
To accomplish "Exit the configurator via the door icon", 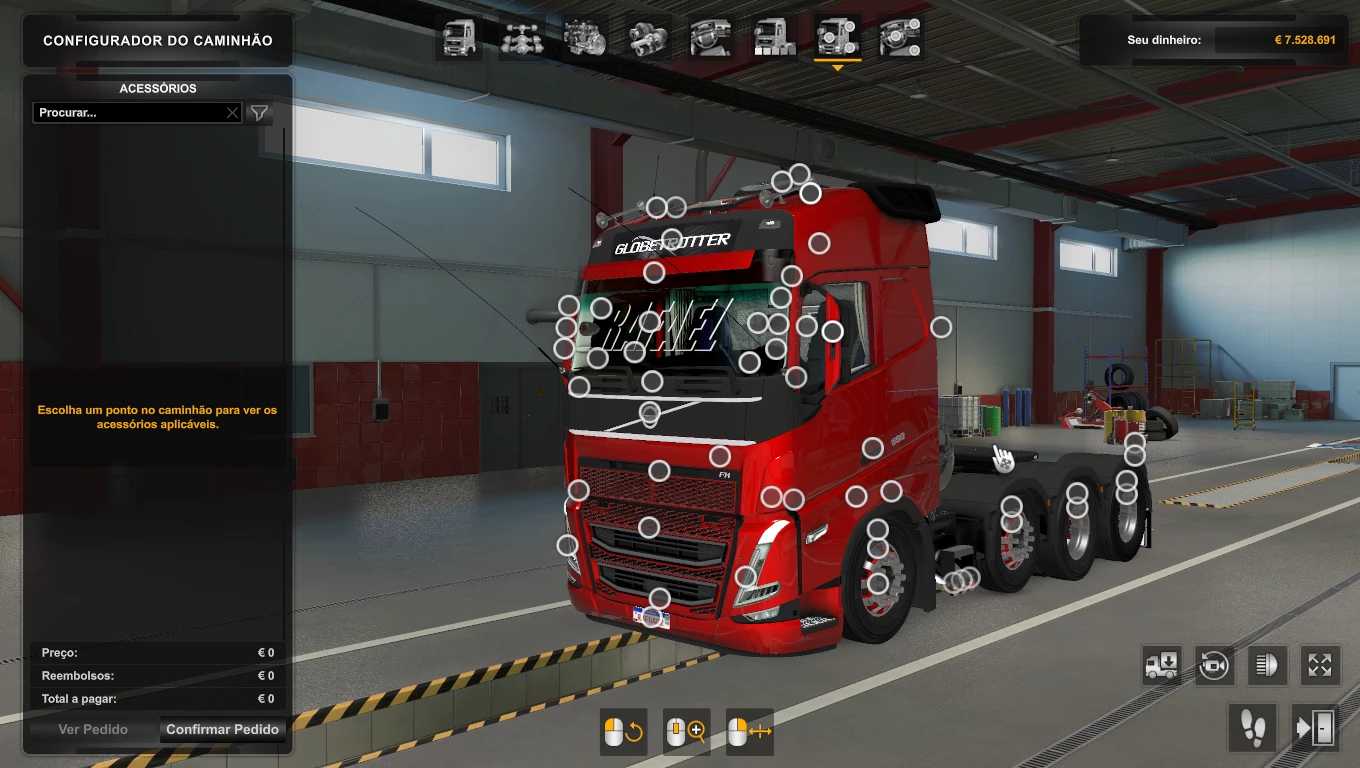I will (x=1315, y=727).
